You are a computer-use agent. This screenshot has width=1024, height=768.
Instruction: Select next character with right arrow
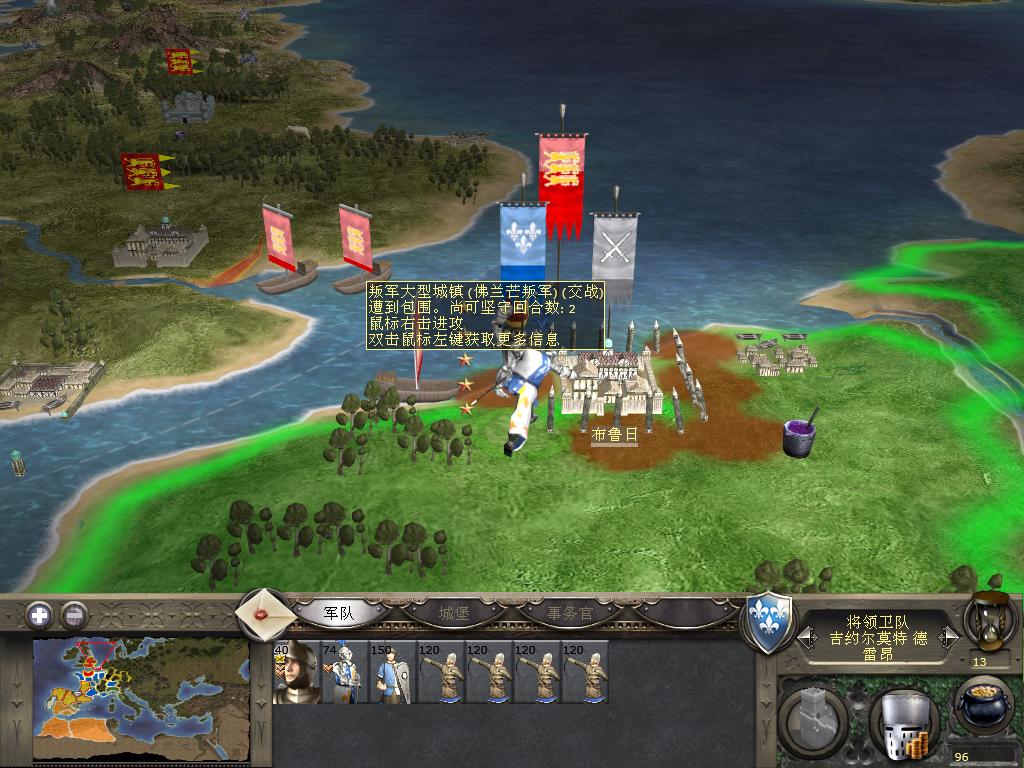pyautogui.click(x=951, y=636)
